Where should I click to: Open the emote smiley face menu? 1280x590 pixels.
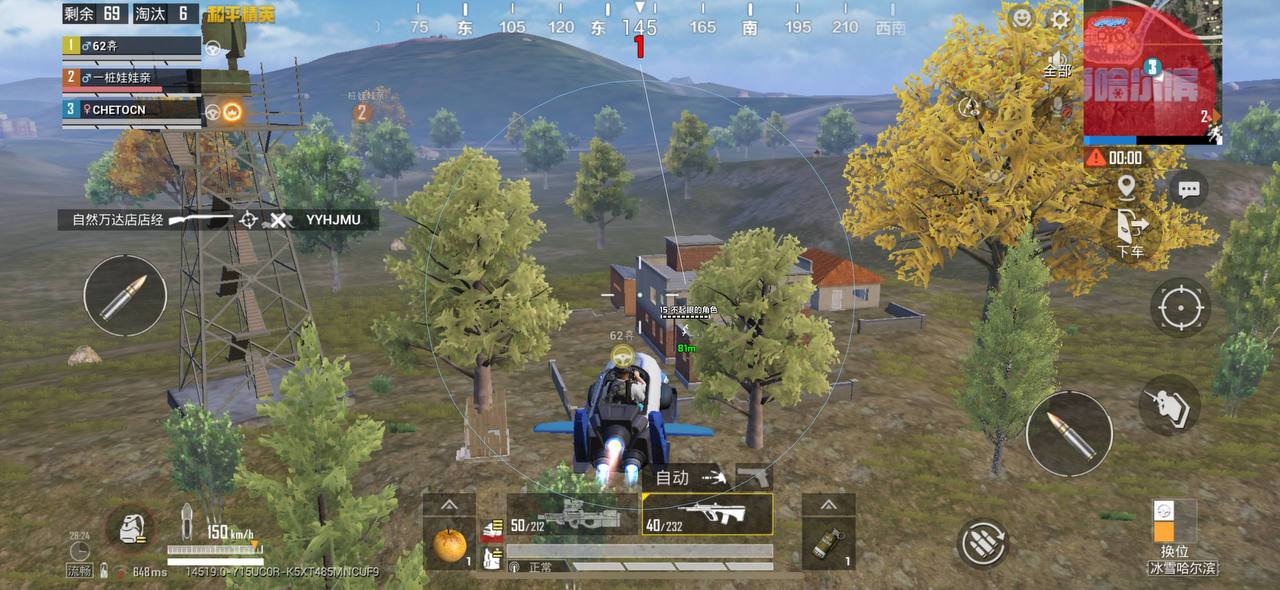[x=1020, y=18]
